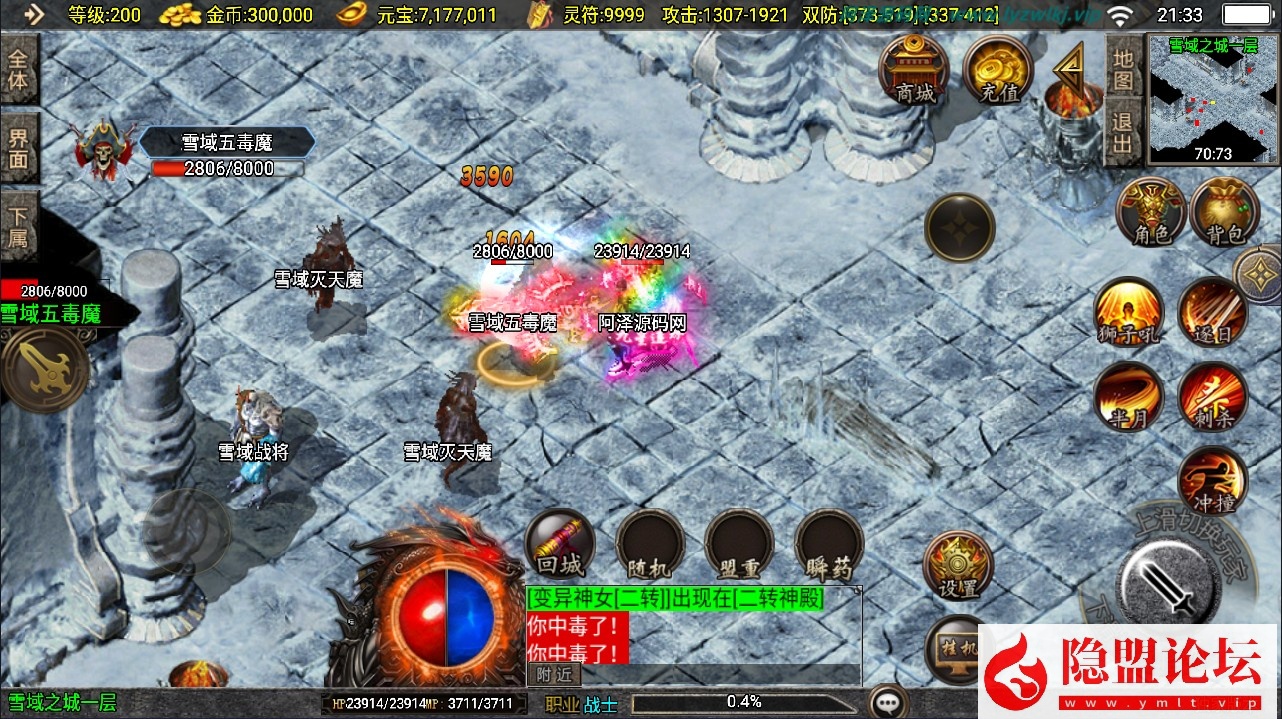Use the 刺杀 skill
This screenshot has height=719, width=1282.
click(x=1212, y=396)
